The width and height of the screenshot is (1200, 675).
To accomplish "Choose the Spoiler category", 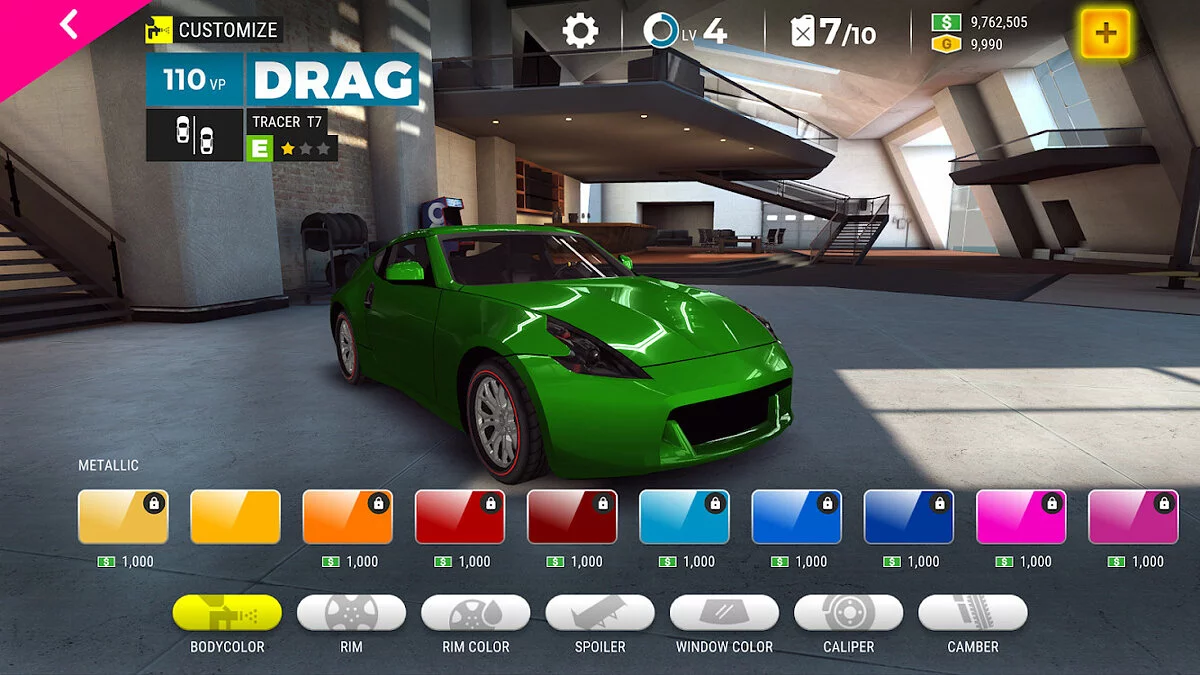I will click(600, 613).
